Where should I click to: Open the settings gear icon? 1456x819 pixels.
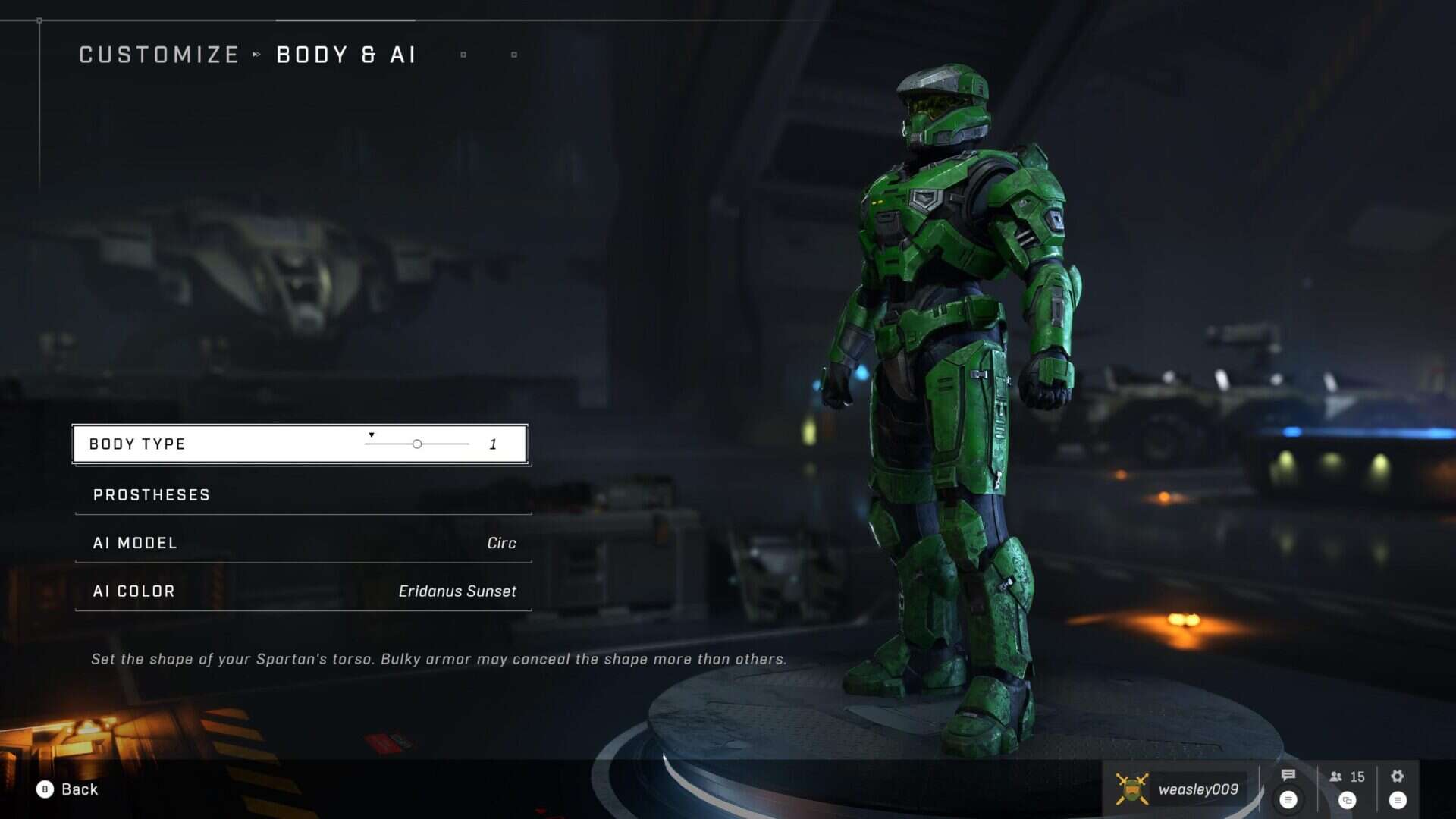[1398, 777]
